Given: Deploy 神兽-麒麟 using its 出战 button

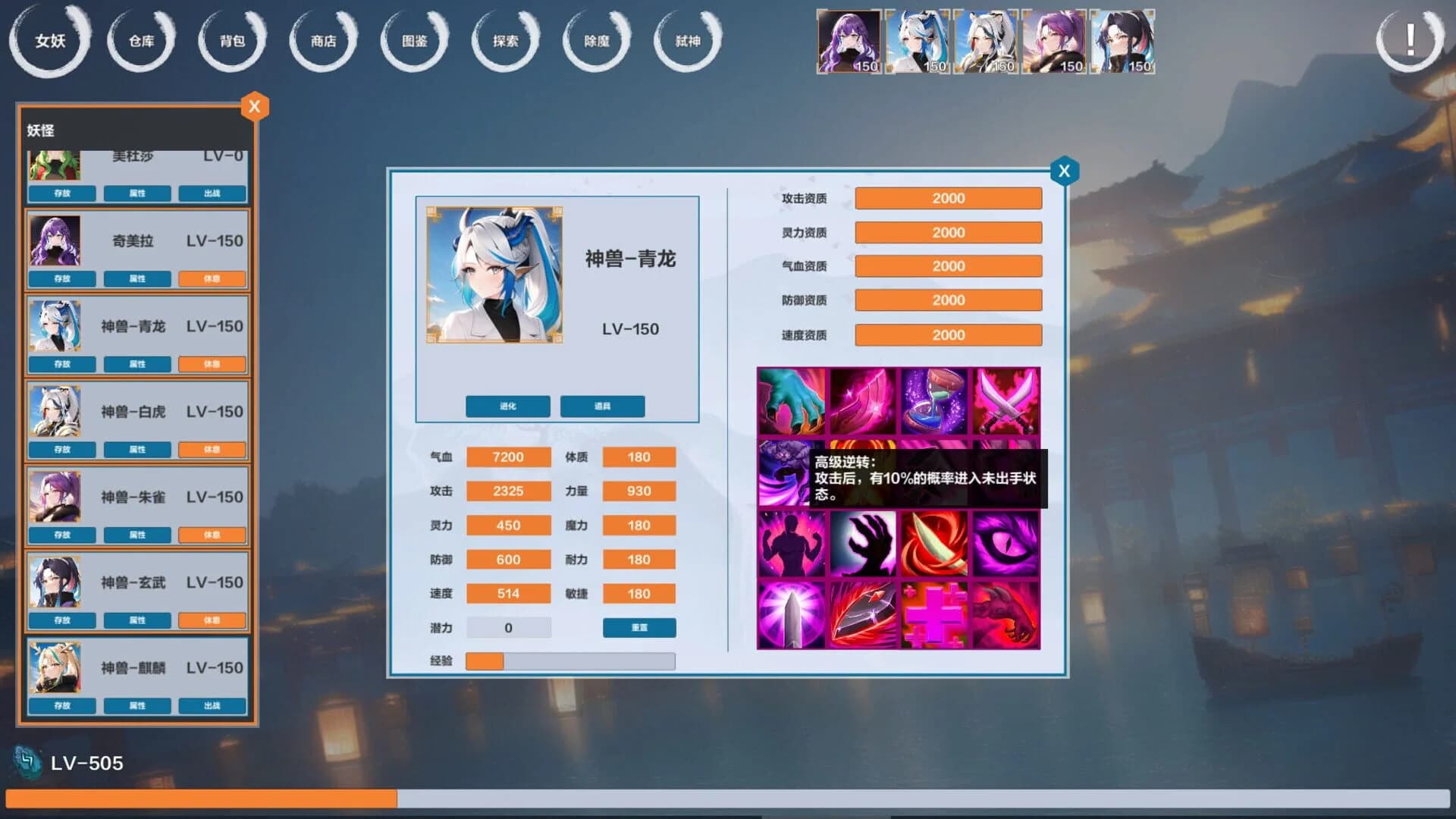Looking at the screenshot, I should (212, 706).
